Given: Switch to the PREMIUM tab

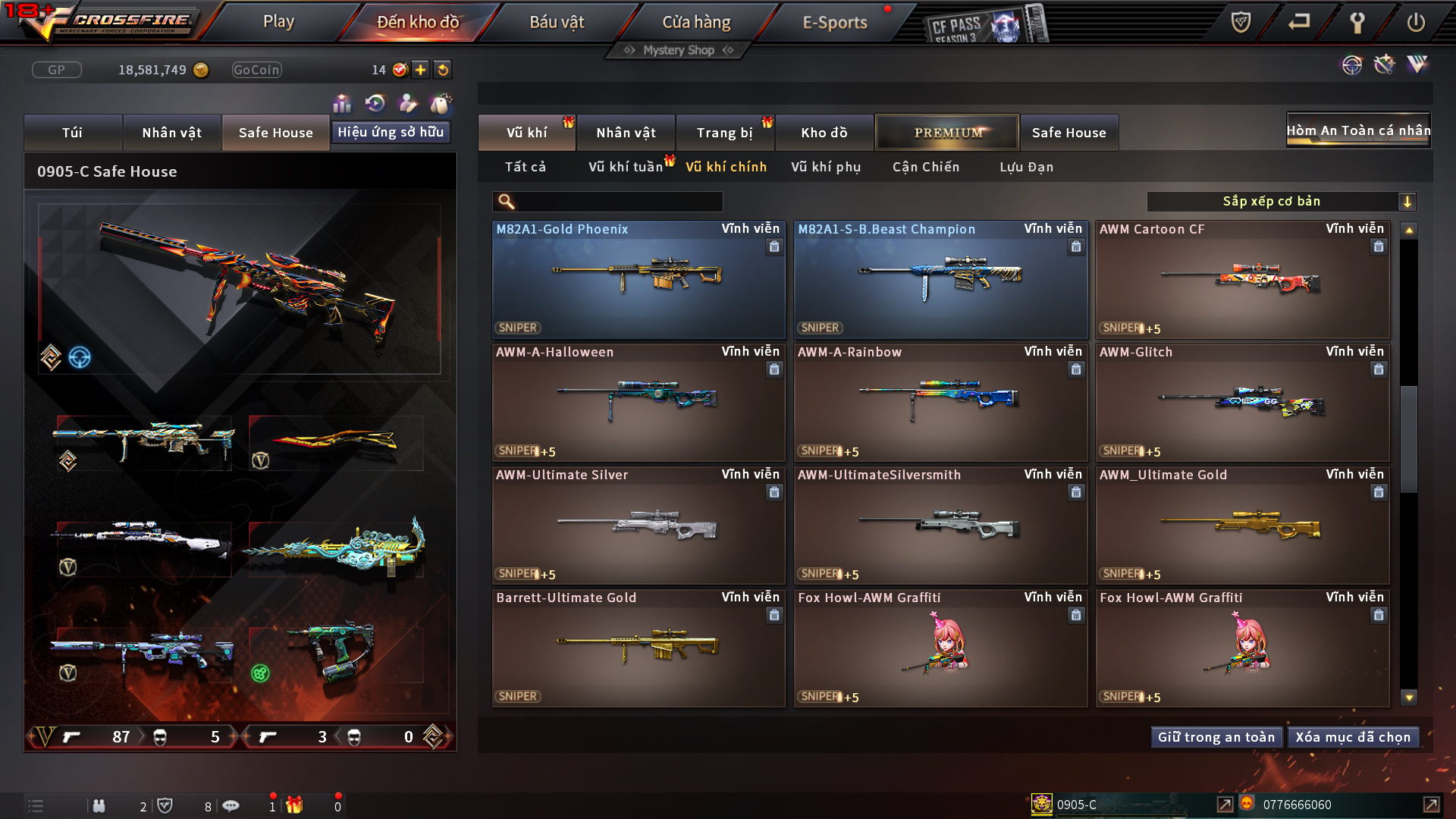Looking at the screenshot, I should point(947,133).
